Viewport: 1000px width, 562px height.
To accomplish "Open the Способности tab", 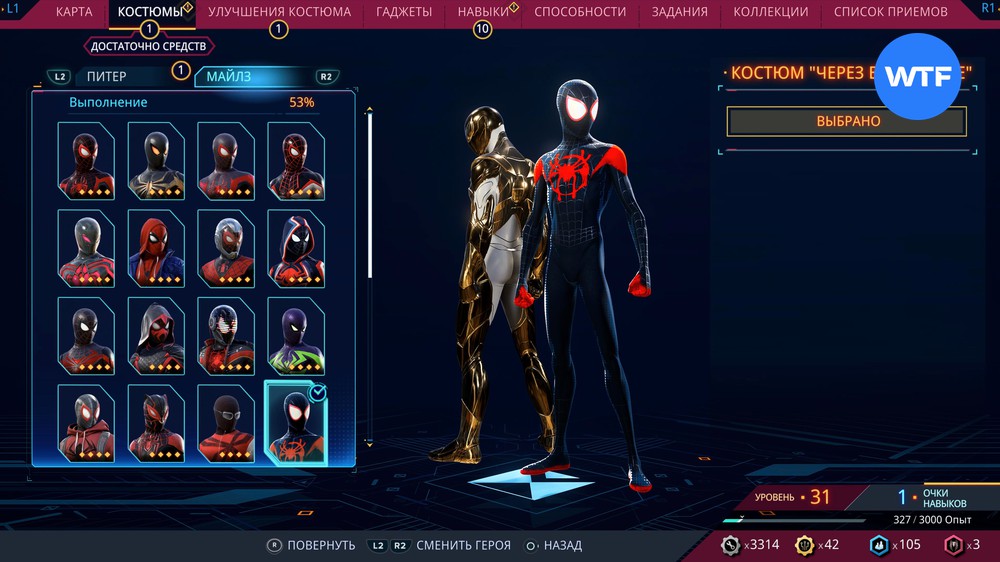I will 580,12.
